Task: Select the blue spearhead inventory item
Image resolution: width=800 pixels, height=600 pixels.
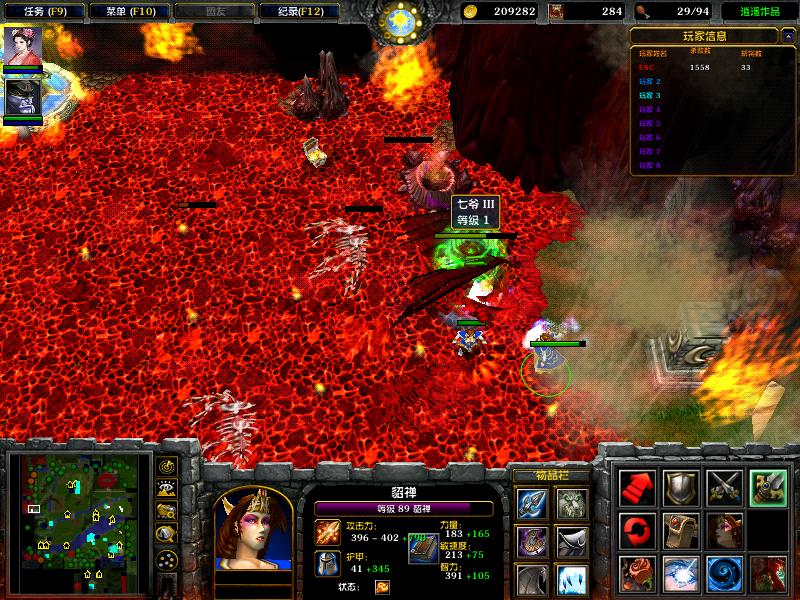Action: [531, 503]
